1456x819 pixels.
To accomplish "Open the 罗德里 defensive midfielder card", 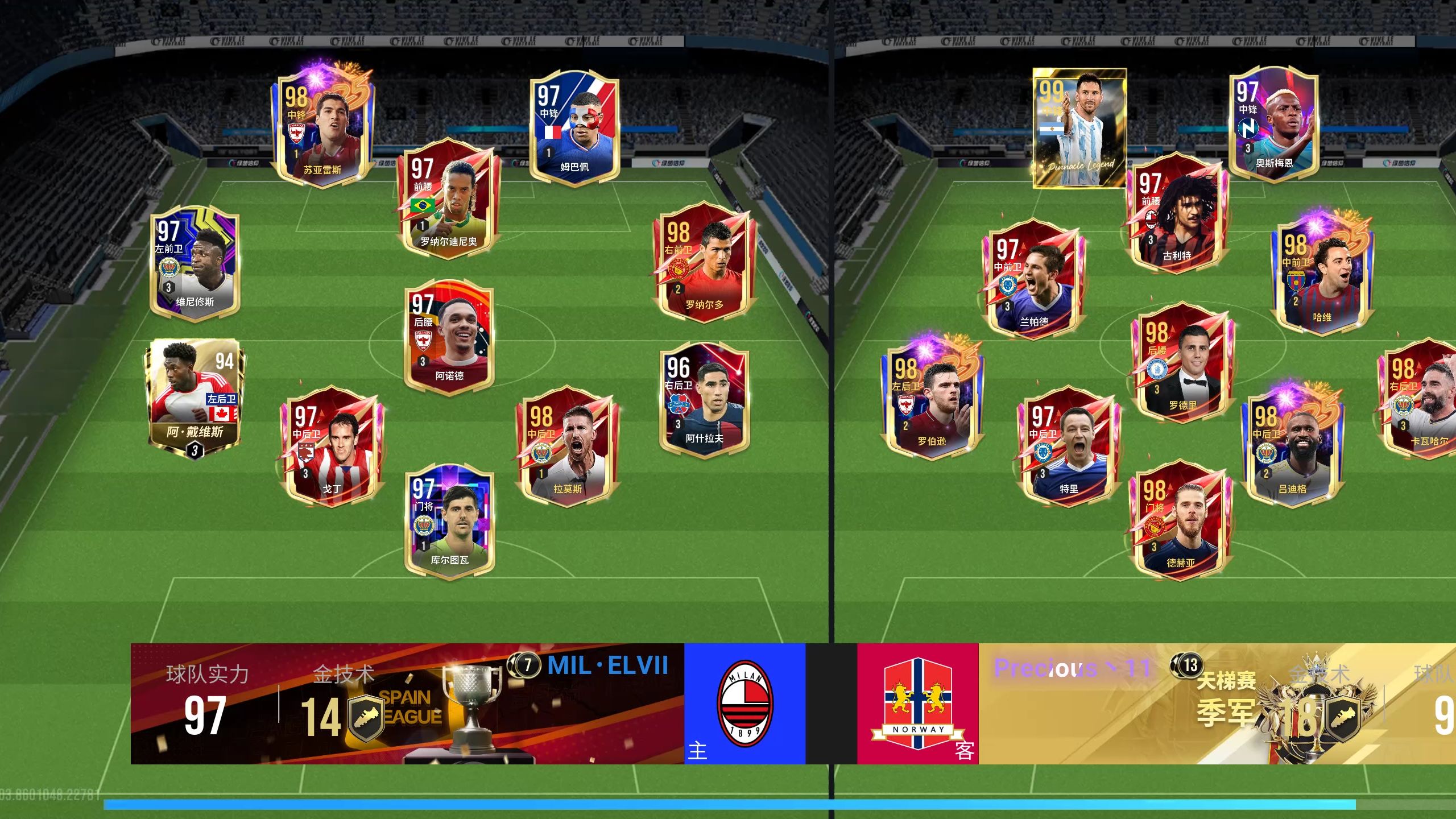I will (1182, 364).
